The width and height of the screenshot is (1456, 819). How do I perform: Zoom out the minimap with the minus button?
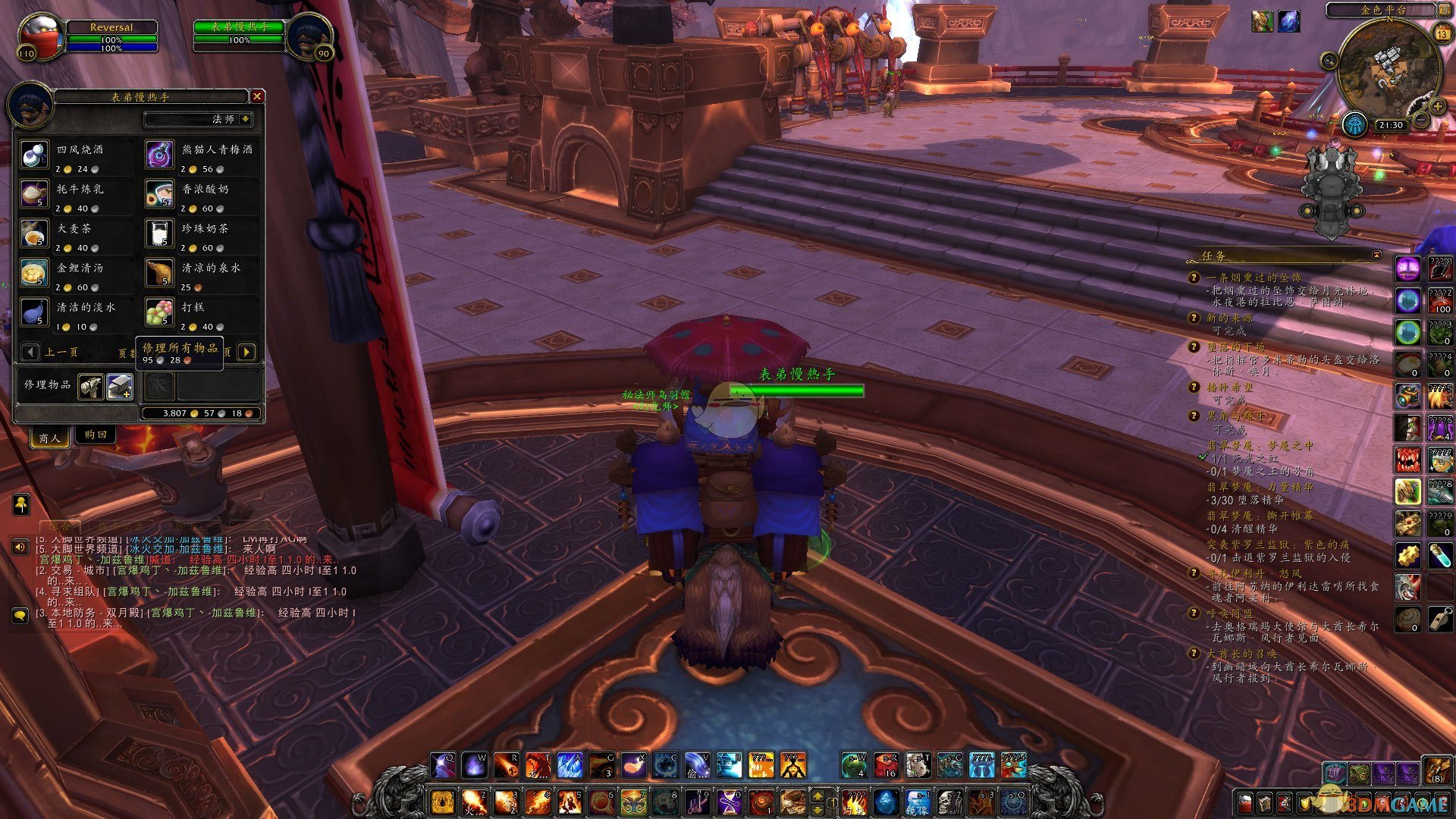click(x=1421, y=121)
